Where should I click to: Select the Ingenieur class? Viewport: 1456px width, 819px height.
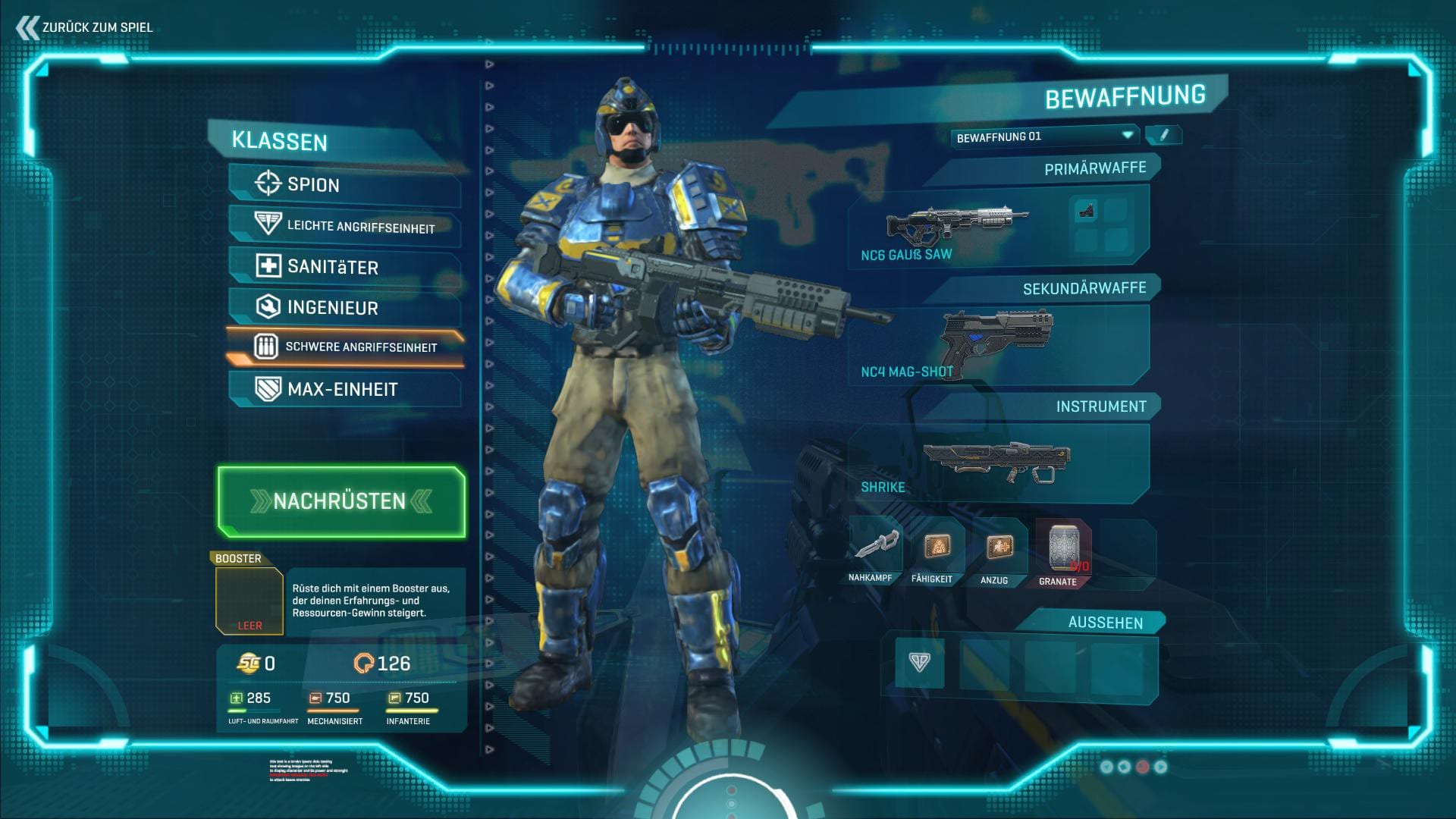(344, 307)
